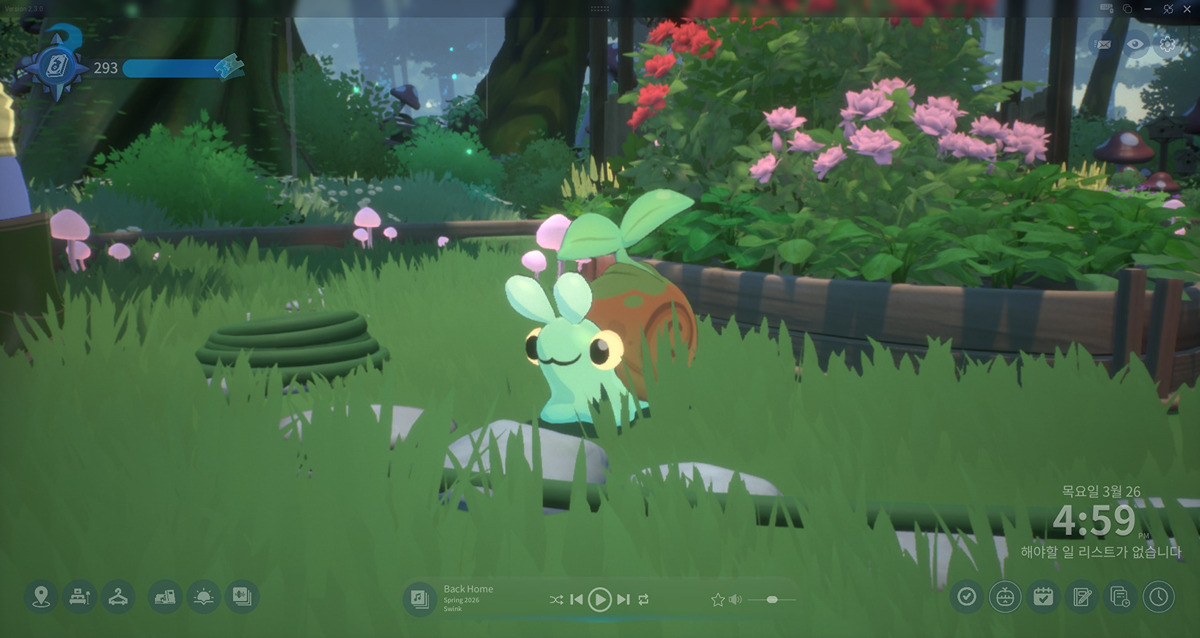This screenshot has width=1200, height=638.
Task: Skip to the next track
Action: coord(623,599)
